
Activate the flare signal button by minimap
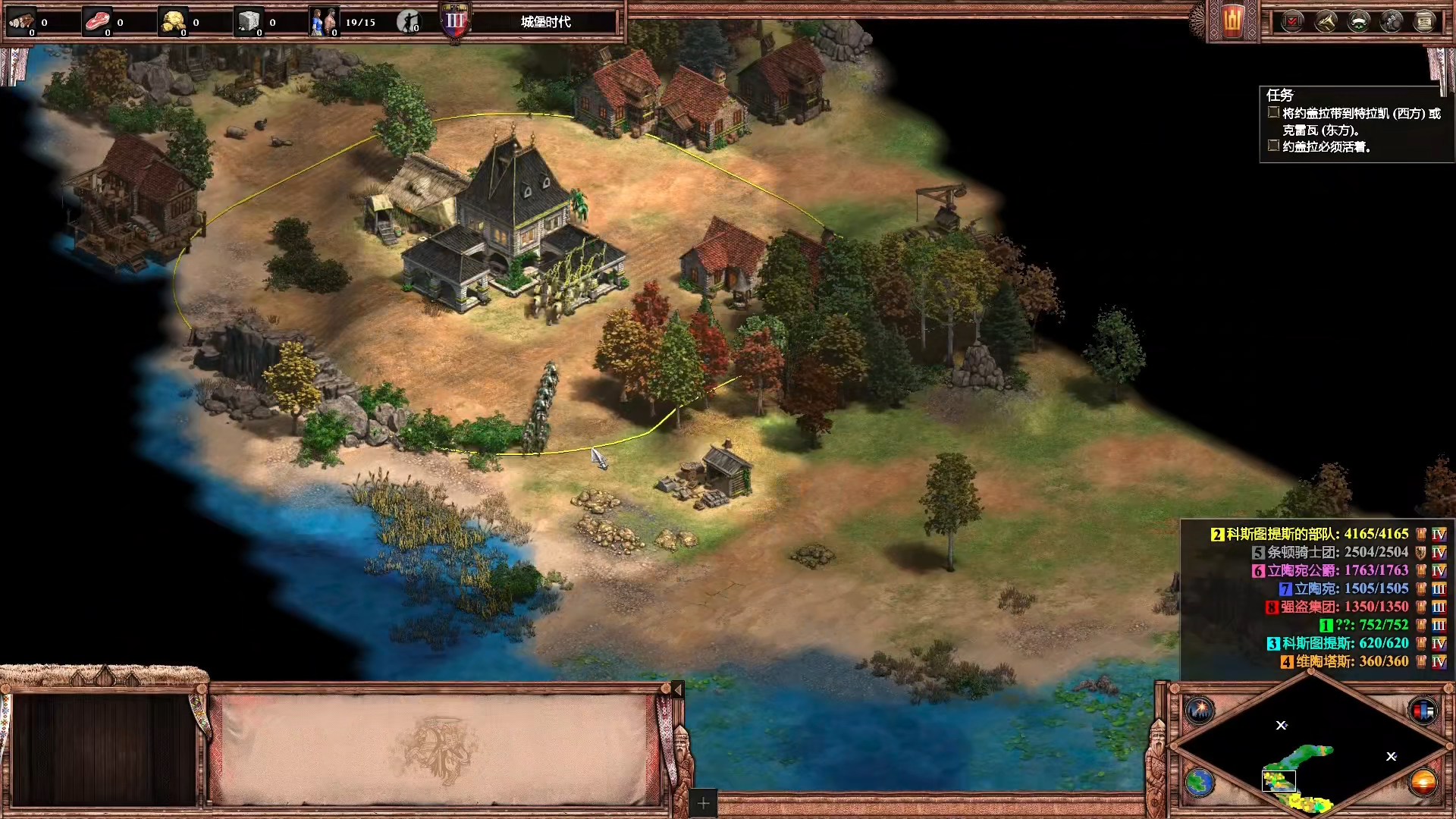pos(1200,711)
